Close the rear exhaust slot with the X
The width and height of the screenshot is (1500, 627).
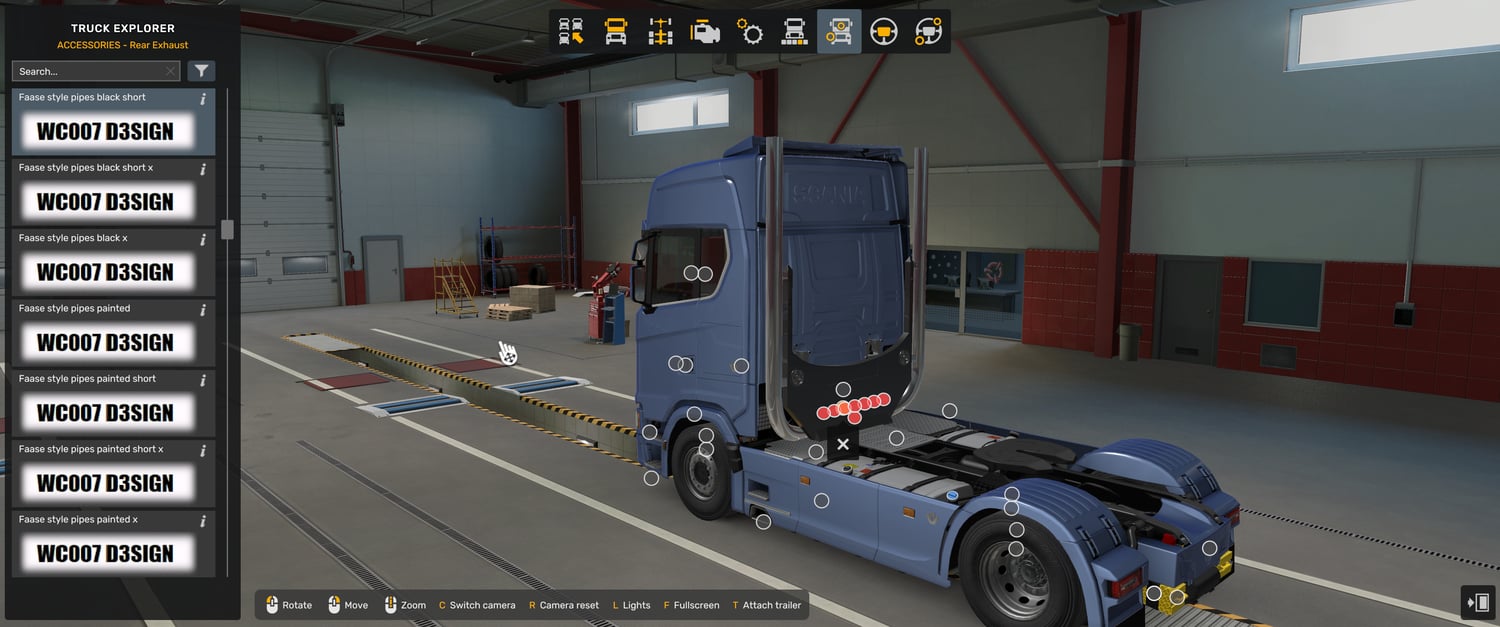tap(843, 444)
